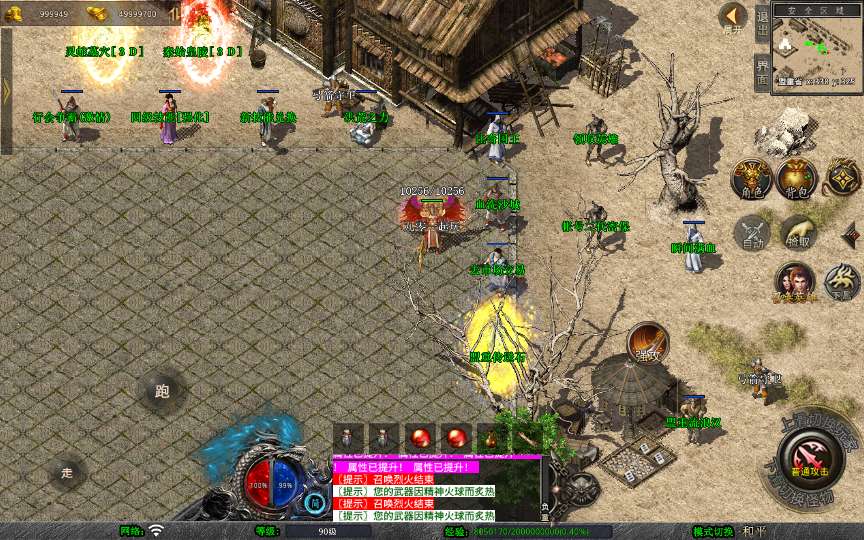Open the diamond emblem menu icon
This screenshot has width=864, height=540.
[x=842, y=178]
